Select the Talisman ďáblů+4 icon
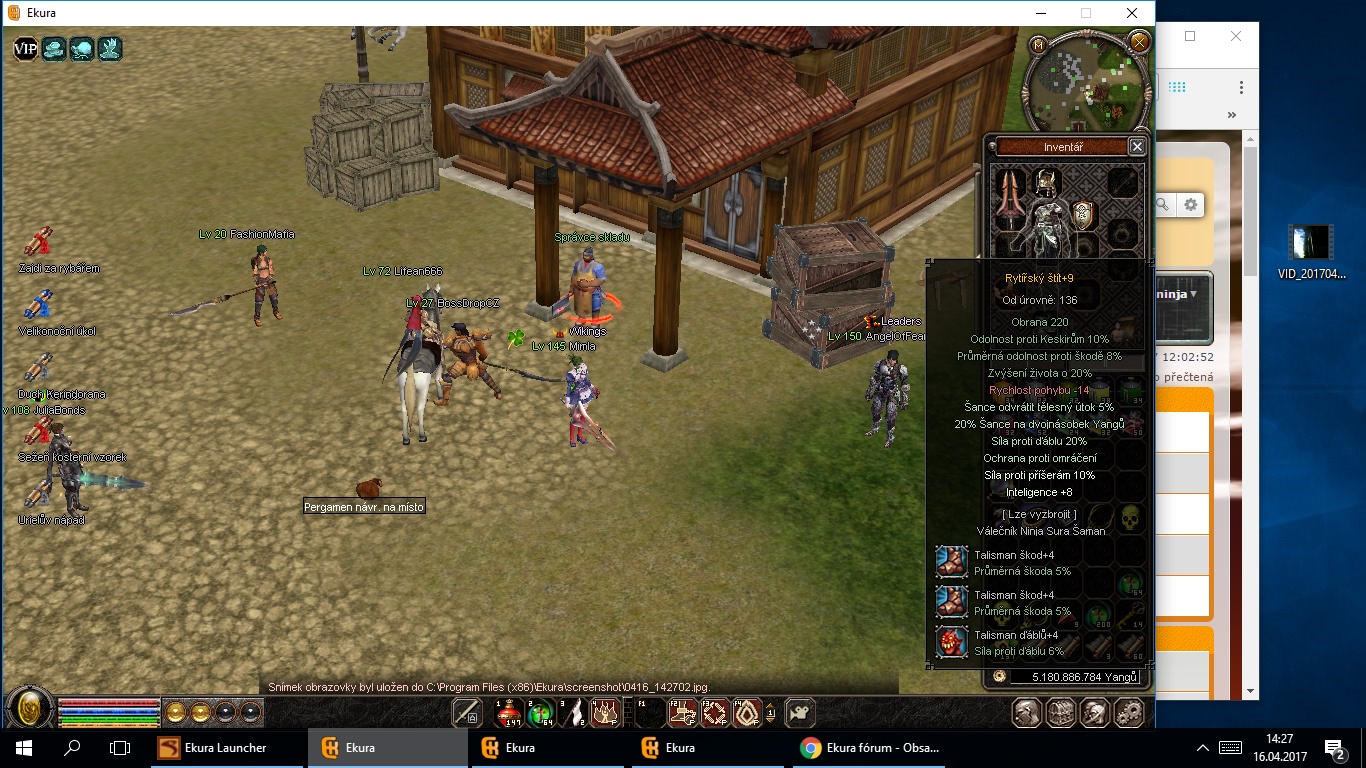 (x=952, y=642)
